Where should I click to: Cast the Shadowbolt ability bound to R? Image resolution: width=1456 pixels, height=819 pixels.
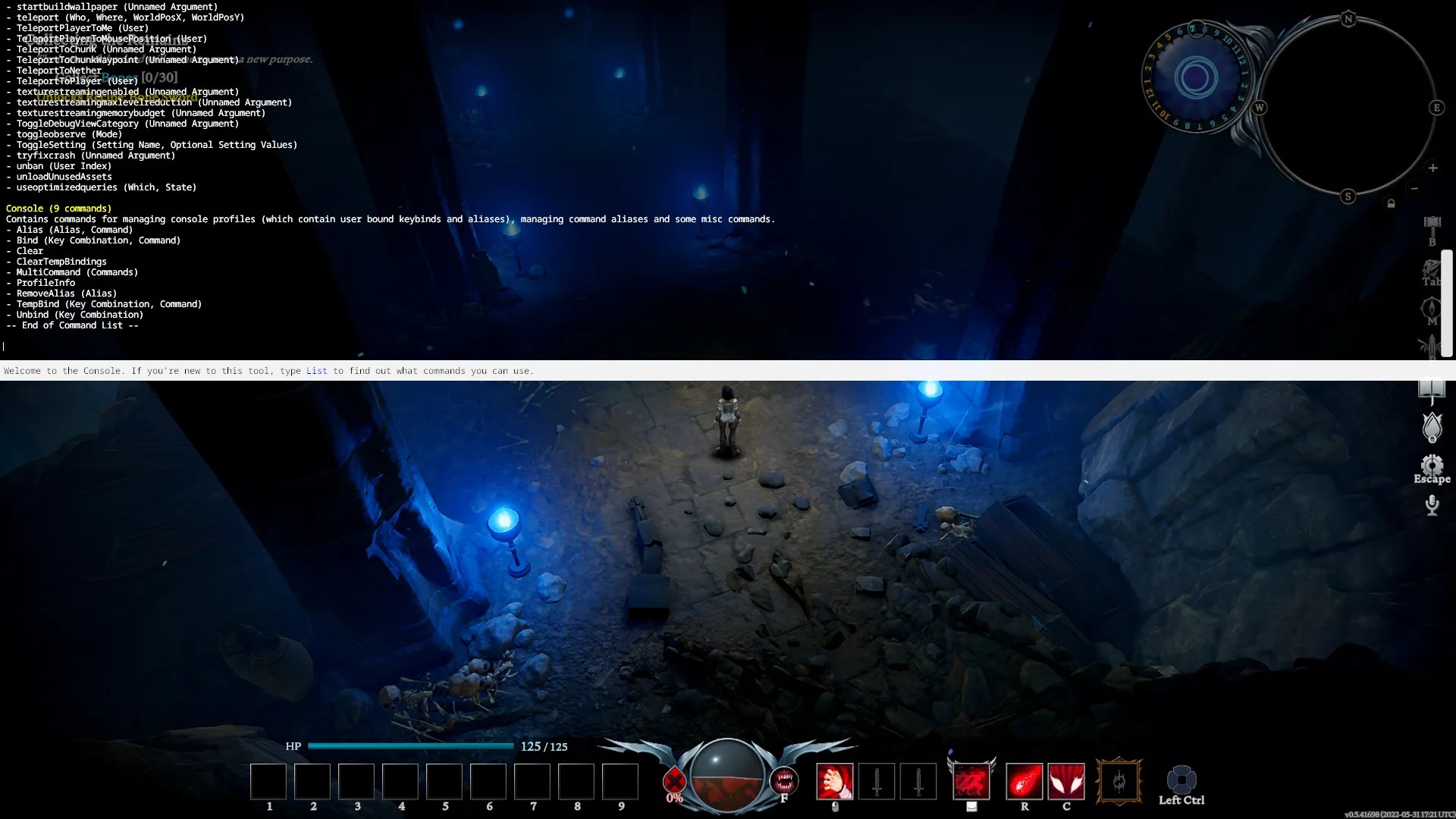pos(1025,780)
